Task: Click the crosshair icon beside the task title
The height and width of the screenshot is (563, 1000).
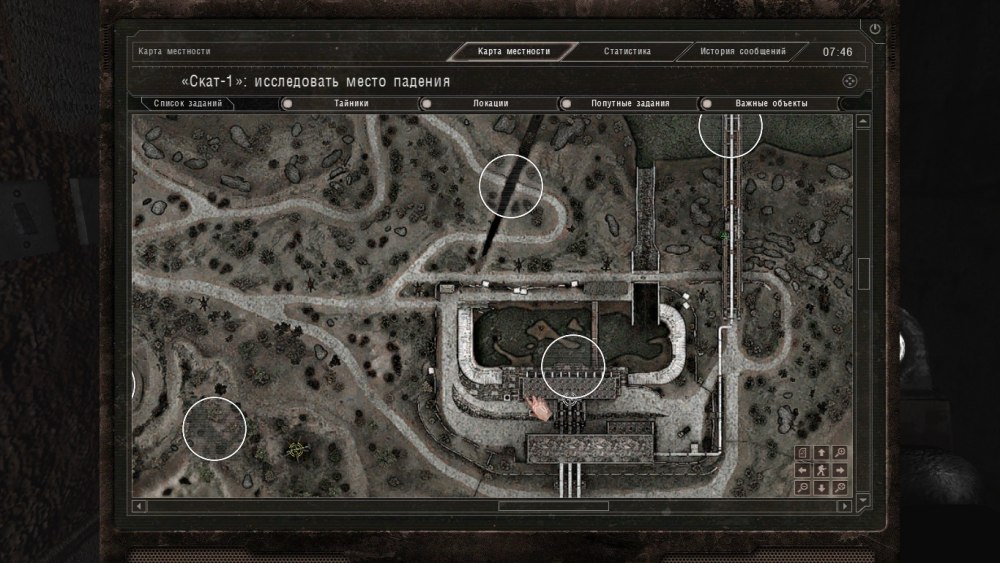Action: click(x=848, y=81)
